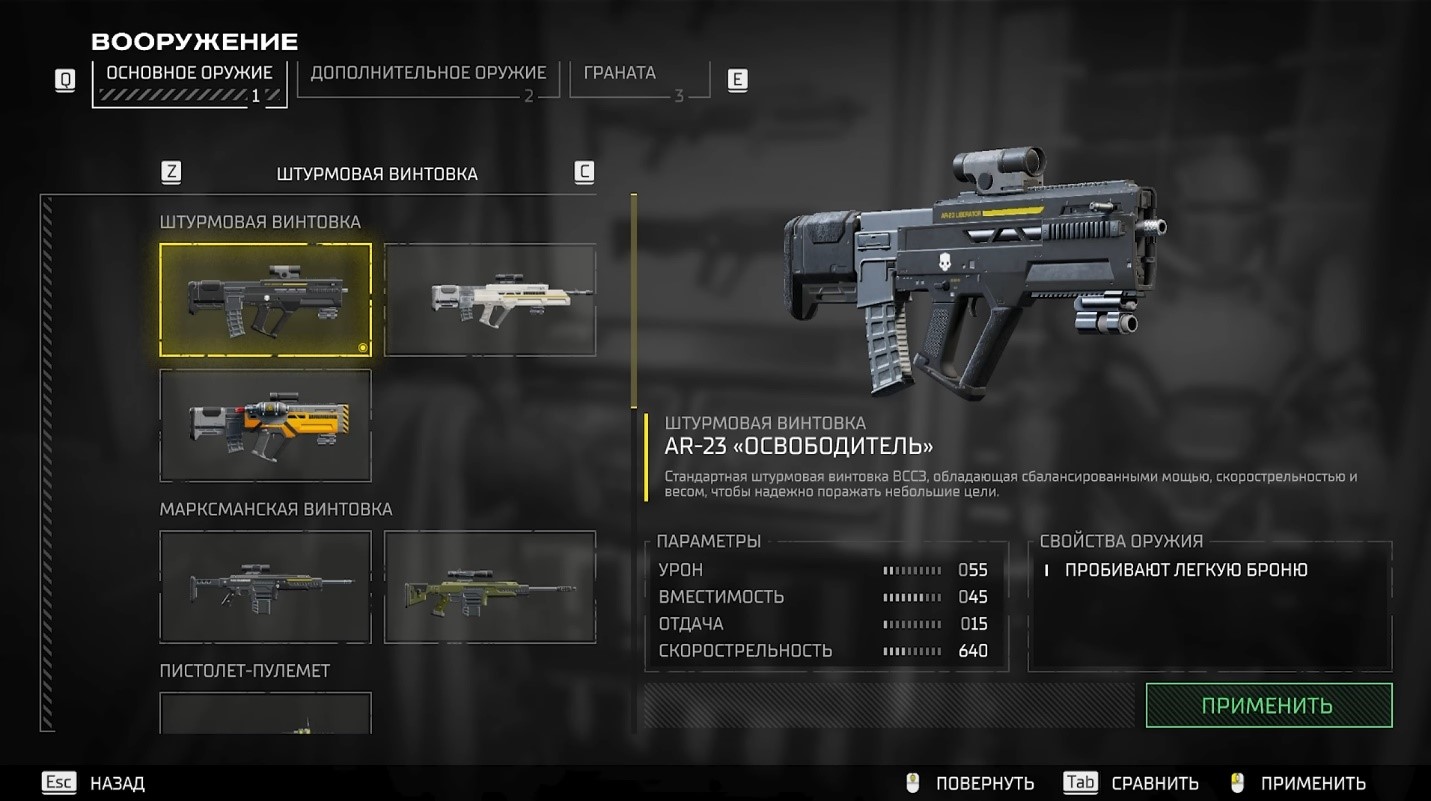Select the orange-yellow assault rifle tile
Viewport: 1431px width, 801px height.
pos(265,425)
